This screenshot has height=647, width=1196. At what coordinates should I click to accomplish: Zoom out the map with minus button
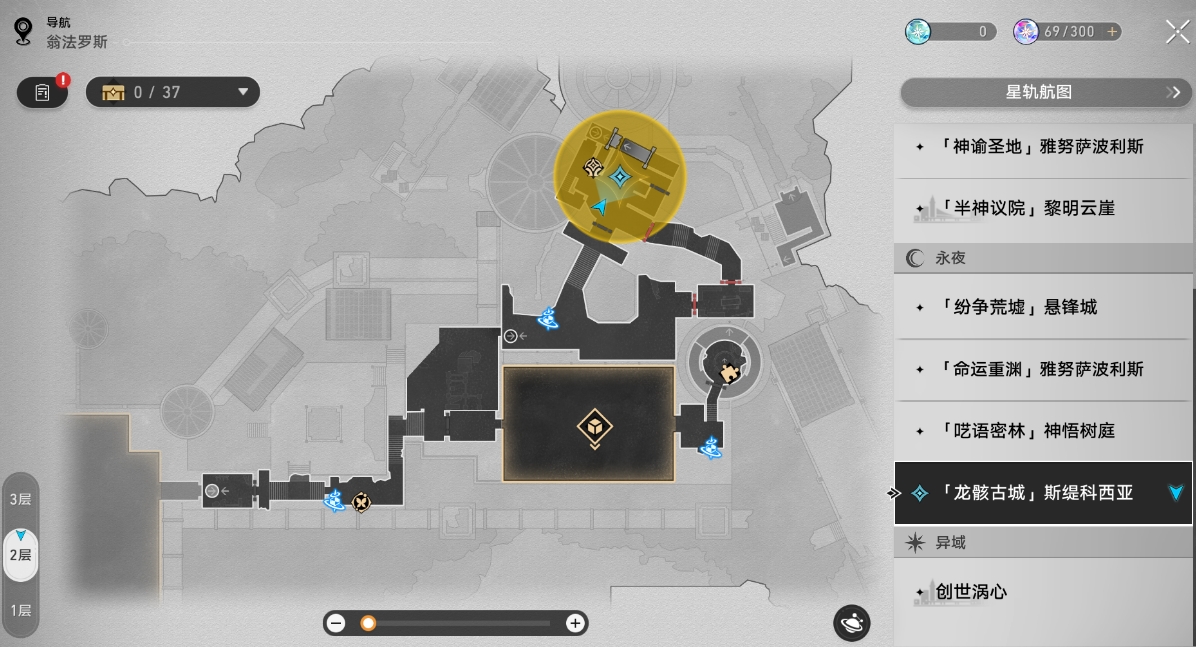point(337,623)
